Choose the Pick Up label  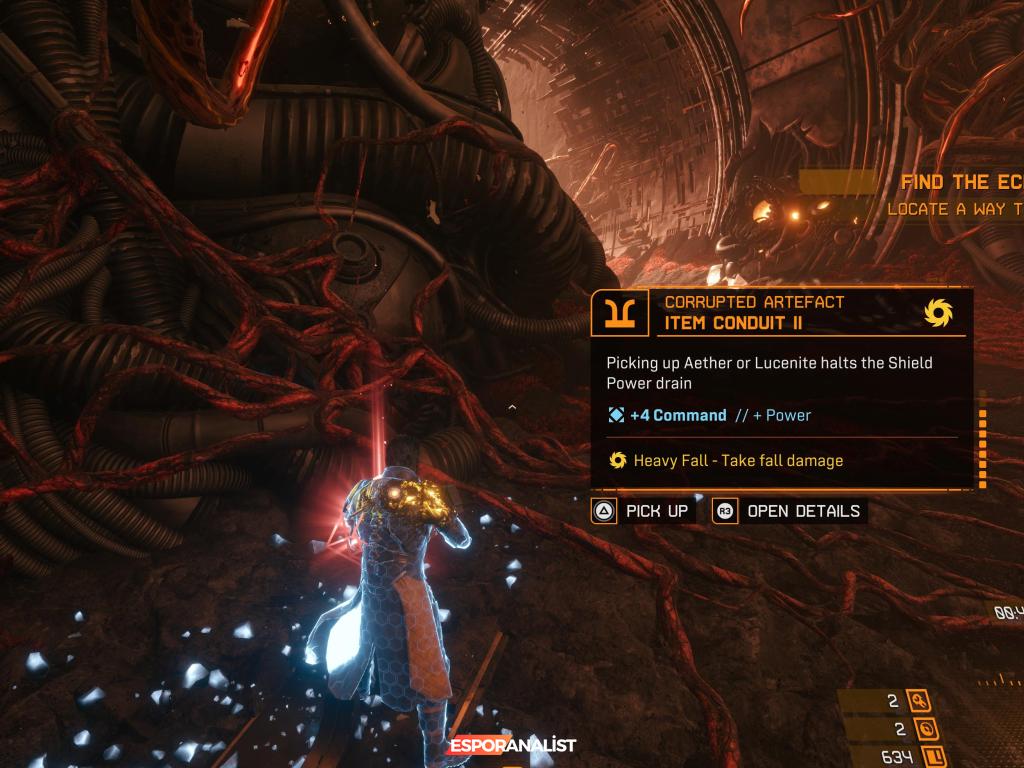[x=656, y=511]
